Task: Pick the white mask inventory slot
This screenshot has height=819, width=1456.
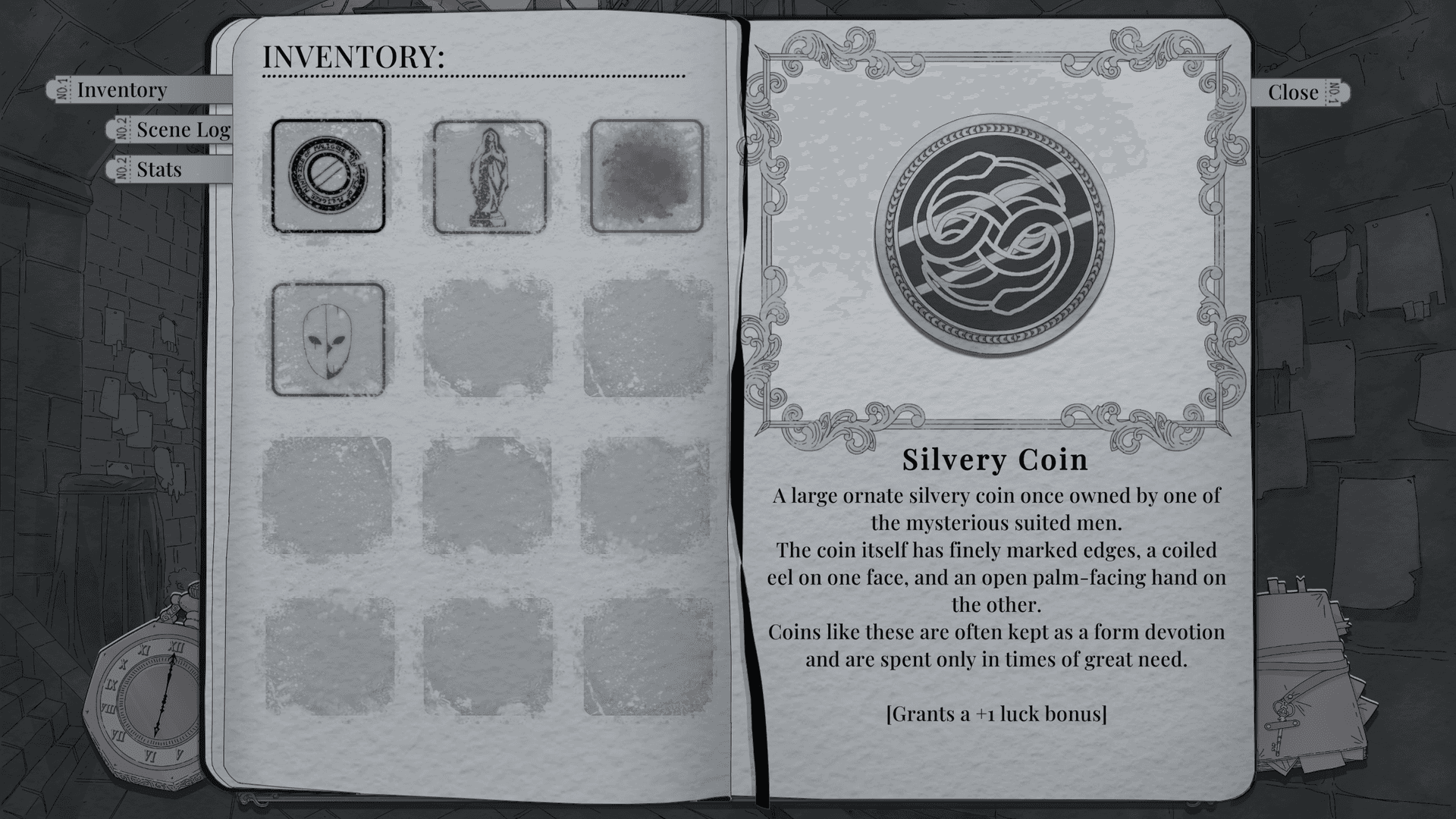Action: click(328, 339)
